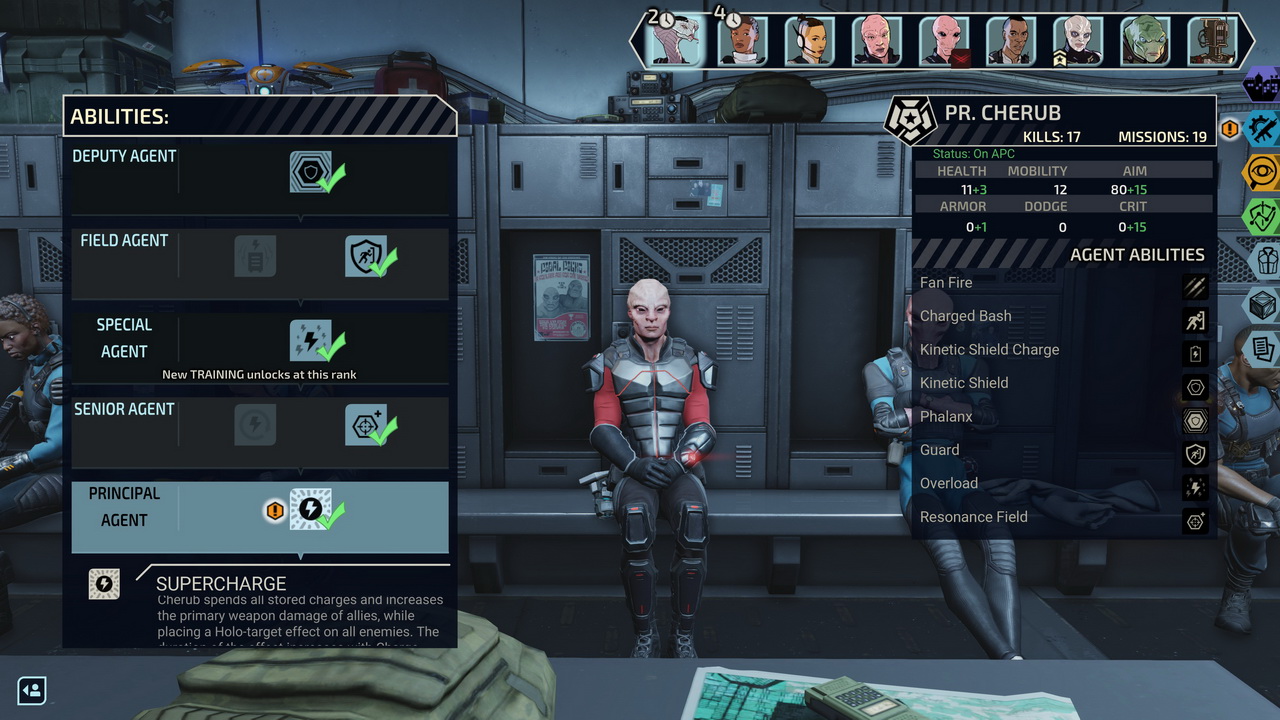
Task: Choose the Field Agent Guard ability
Action: [x=365, y=256]
